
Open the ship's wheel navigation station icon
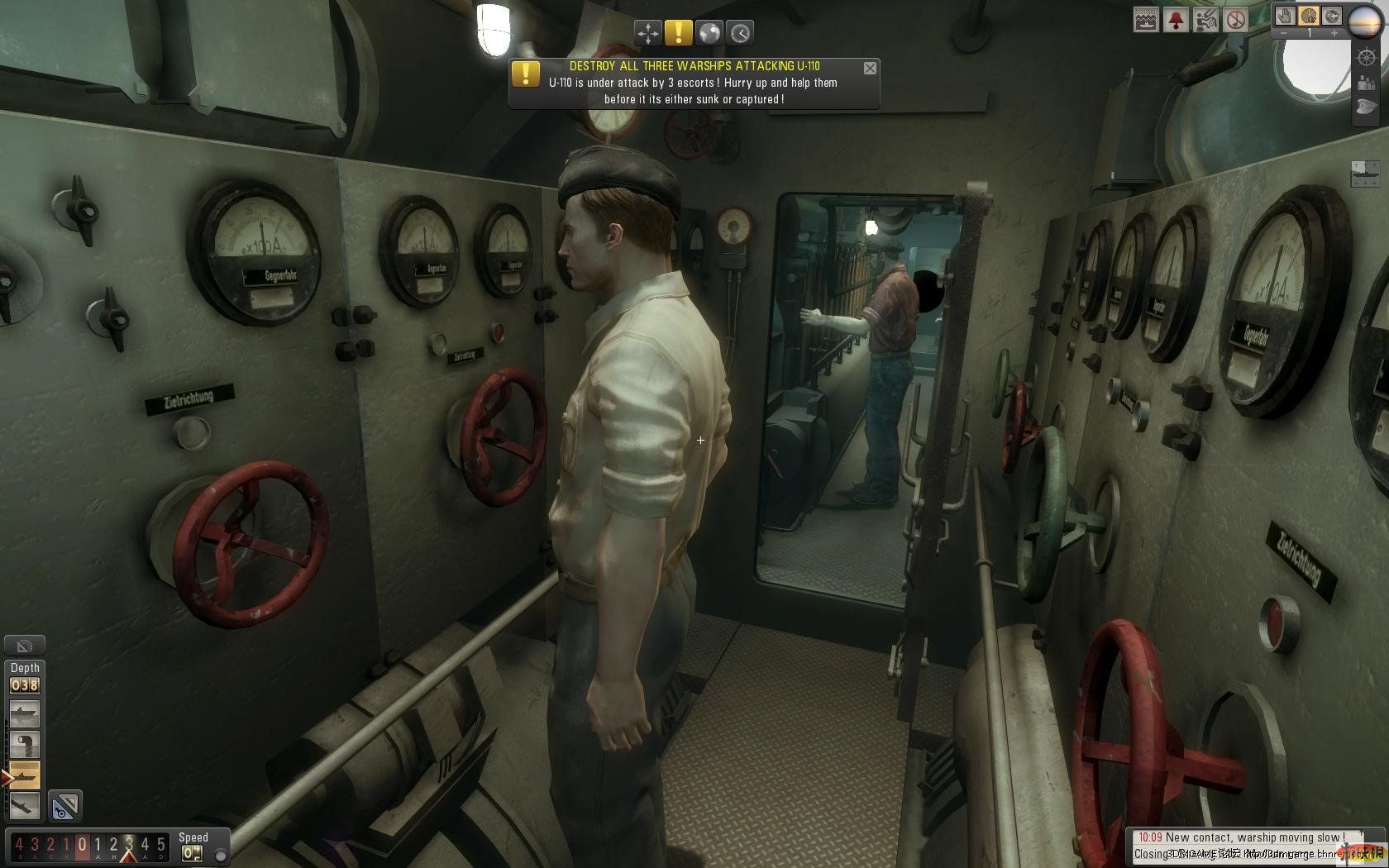tap(1367, 58)
